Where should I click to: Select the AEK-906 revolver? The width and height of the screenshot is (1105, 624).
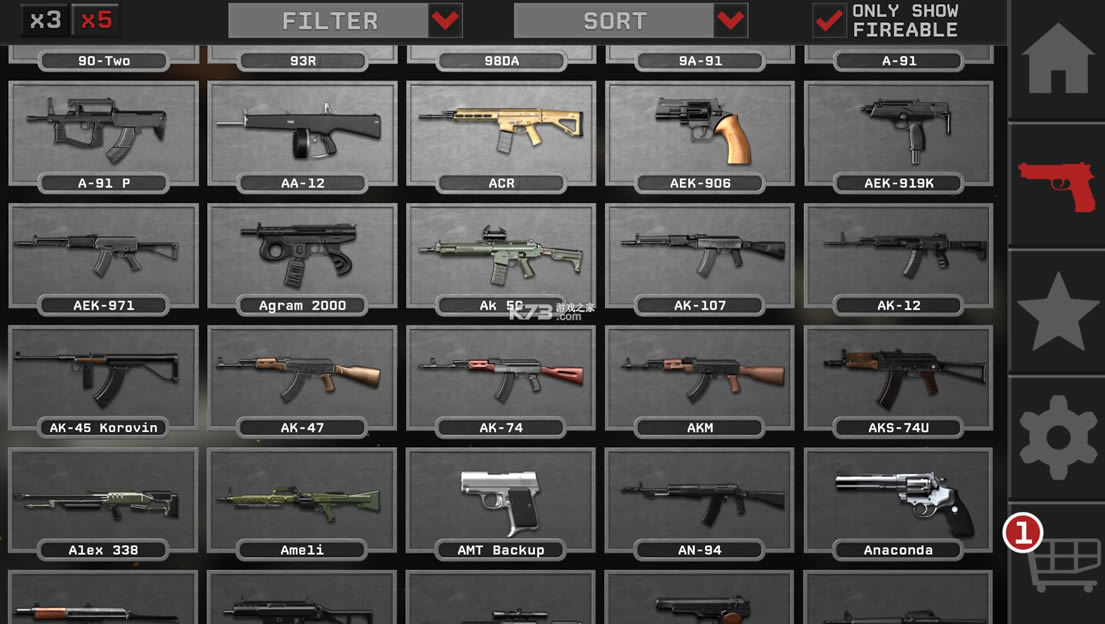[x=700, y=134]
